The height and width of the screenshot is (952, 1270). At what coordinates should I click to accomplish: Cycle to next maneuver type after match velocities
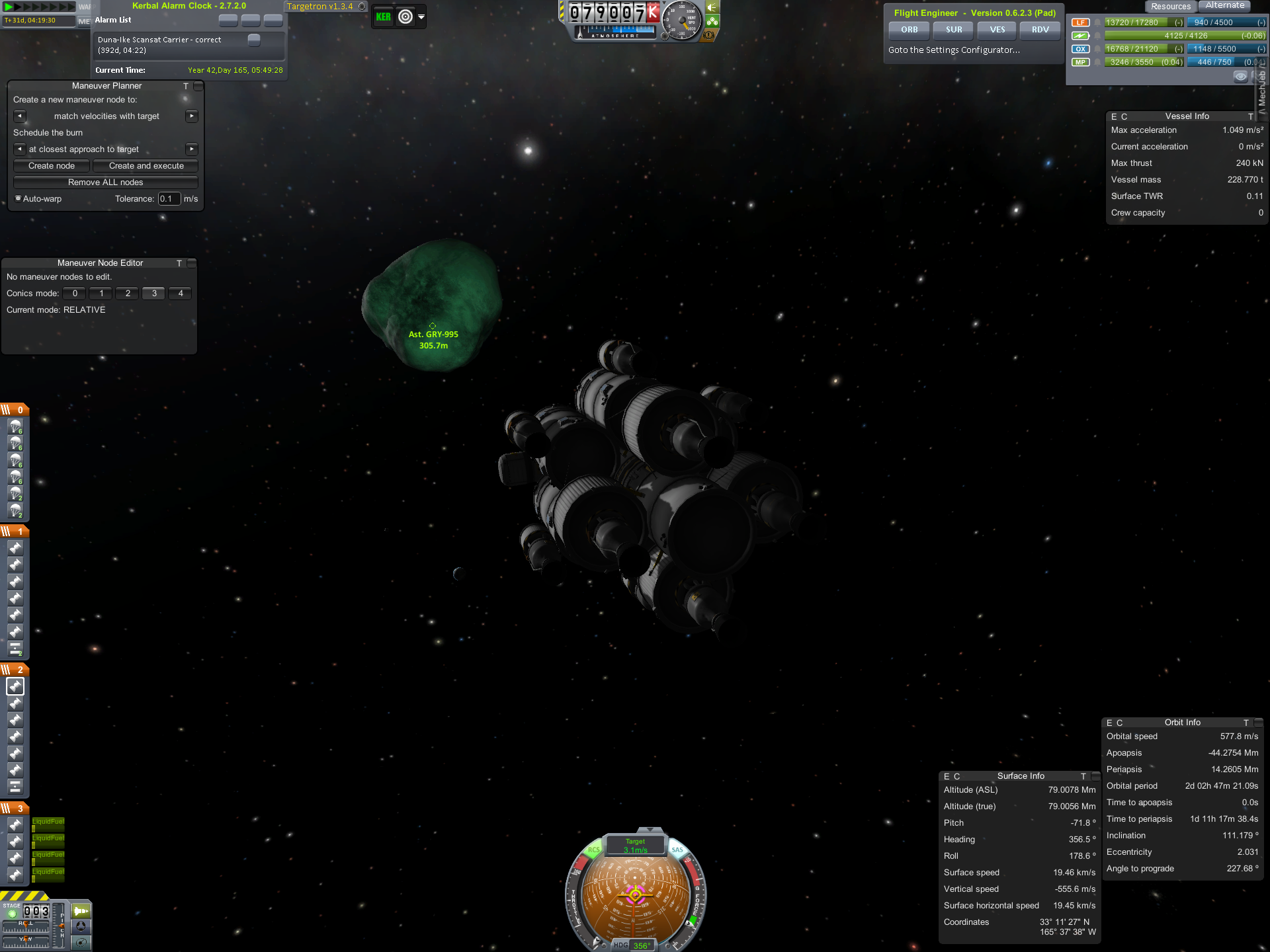pos(192,116)
